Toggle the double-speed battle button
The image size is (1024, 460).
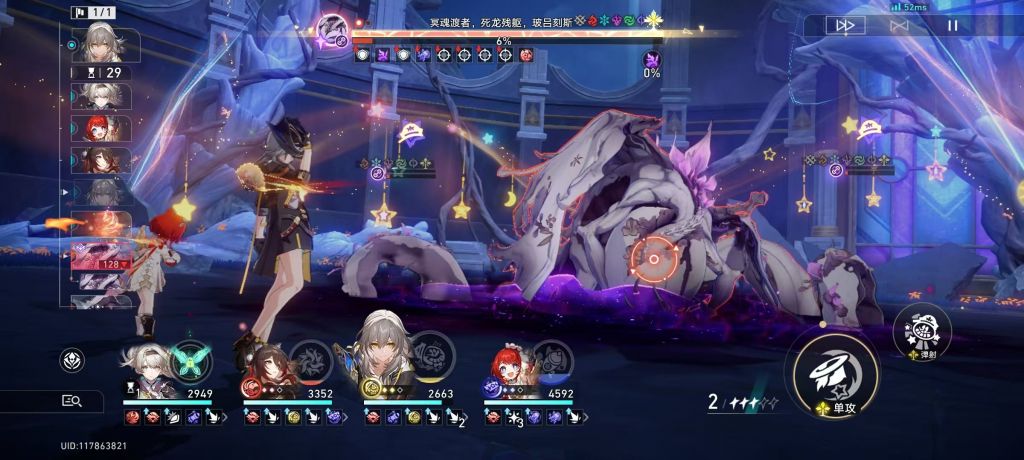tap(845, 25)
